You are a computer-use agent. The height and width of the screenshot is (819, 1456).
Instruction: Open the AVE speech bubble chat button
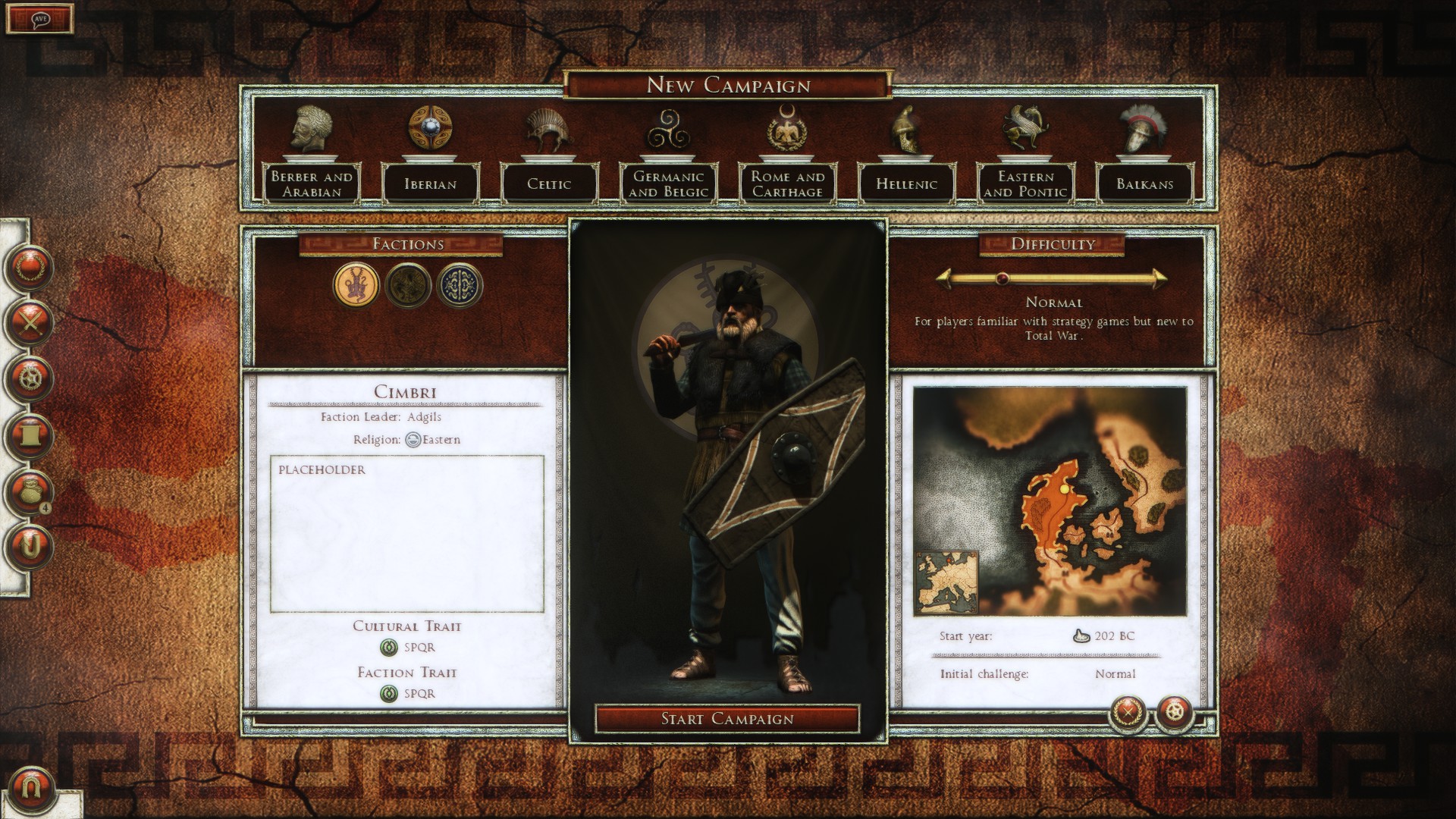(x=40, y=18)
